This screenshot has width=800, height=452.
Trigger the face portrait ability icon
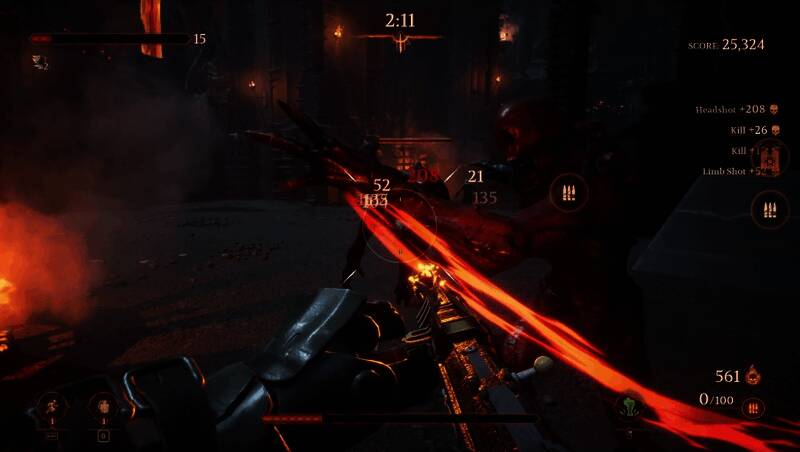103,406
